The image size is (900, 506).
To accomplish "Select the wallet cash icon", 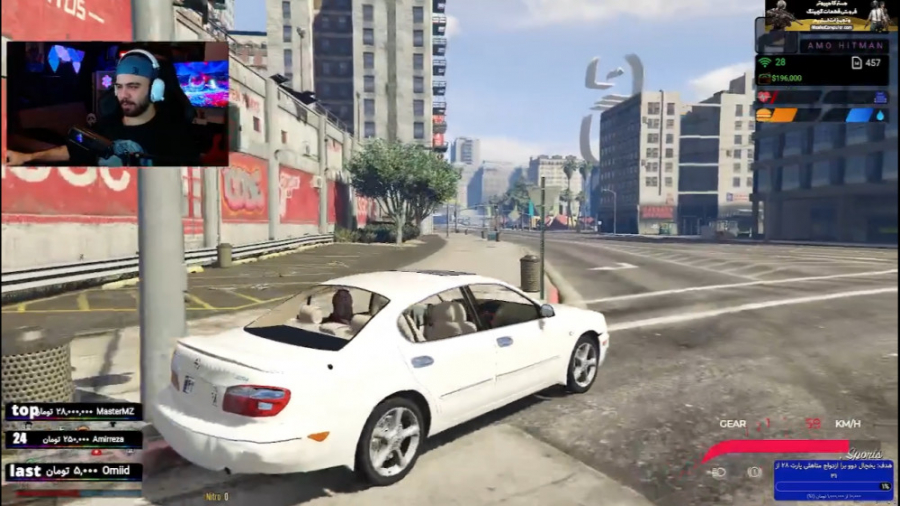I will point(764,77).
